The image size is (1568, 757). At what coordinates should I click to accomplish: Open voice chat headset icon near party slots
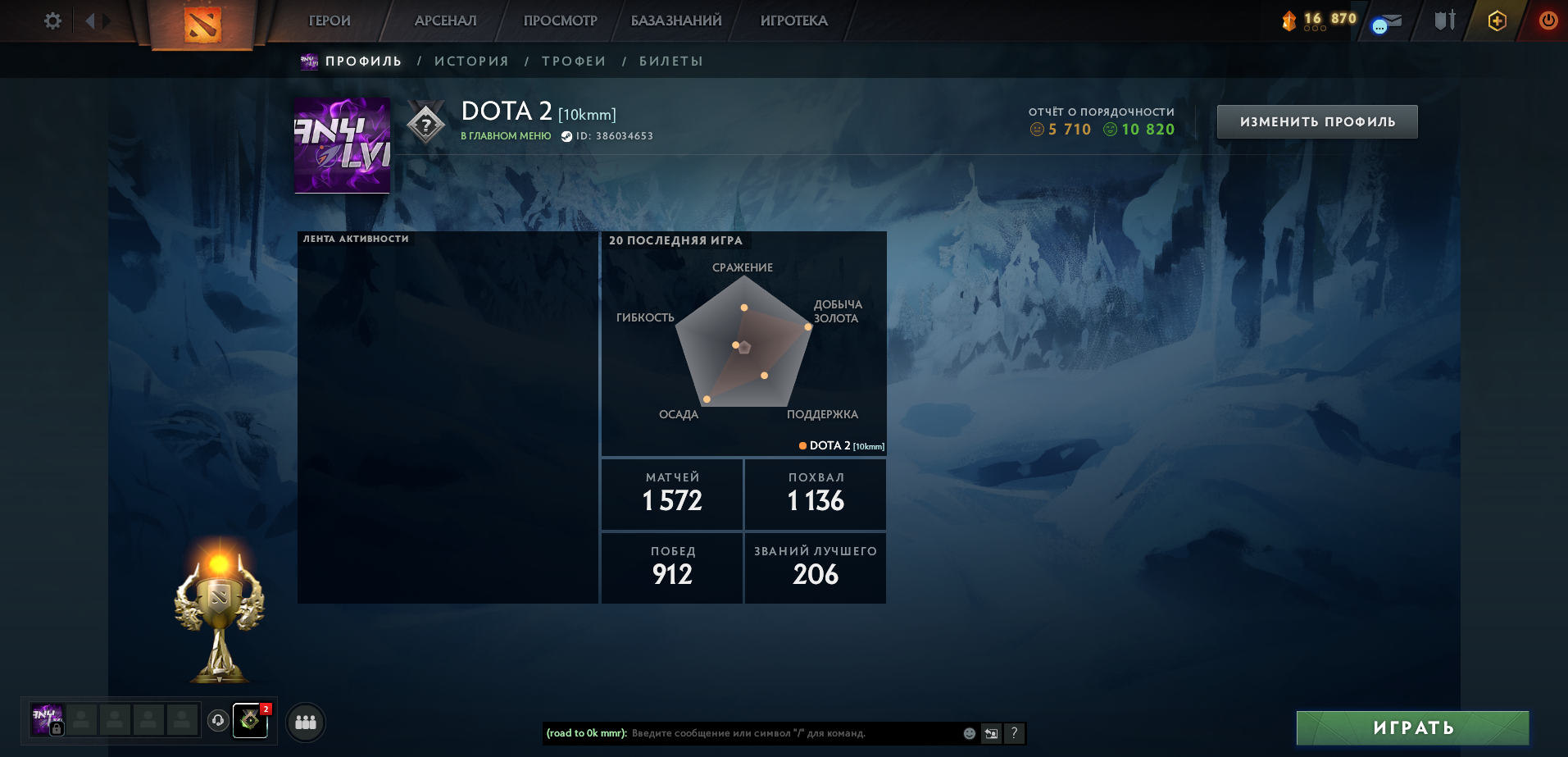[x=217, y=722]
